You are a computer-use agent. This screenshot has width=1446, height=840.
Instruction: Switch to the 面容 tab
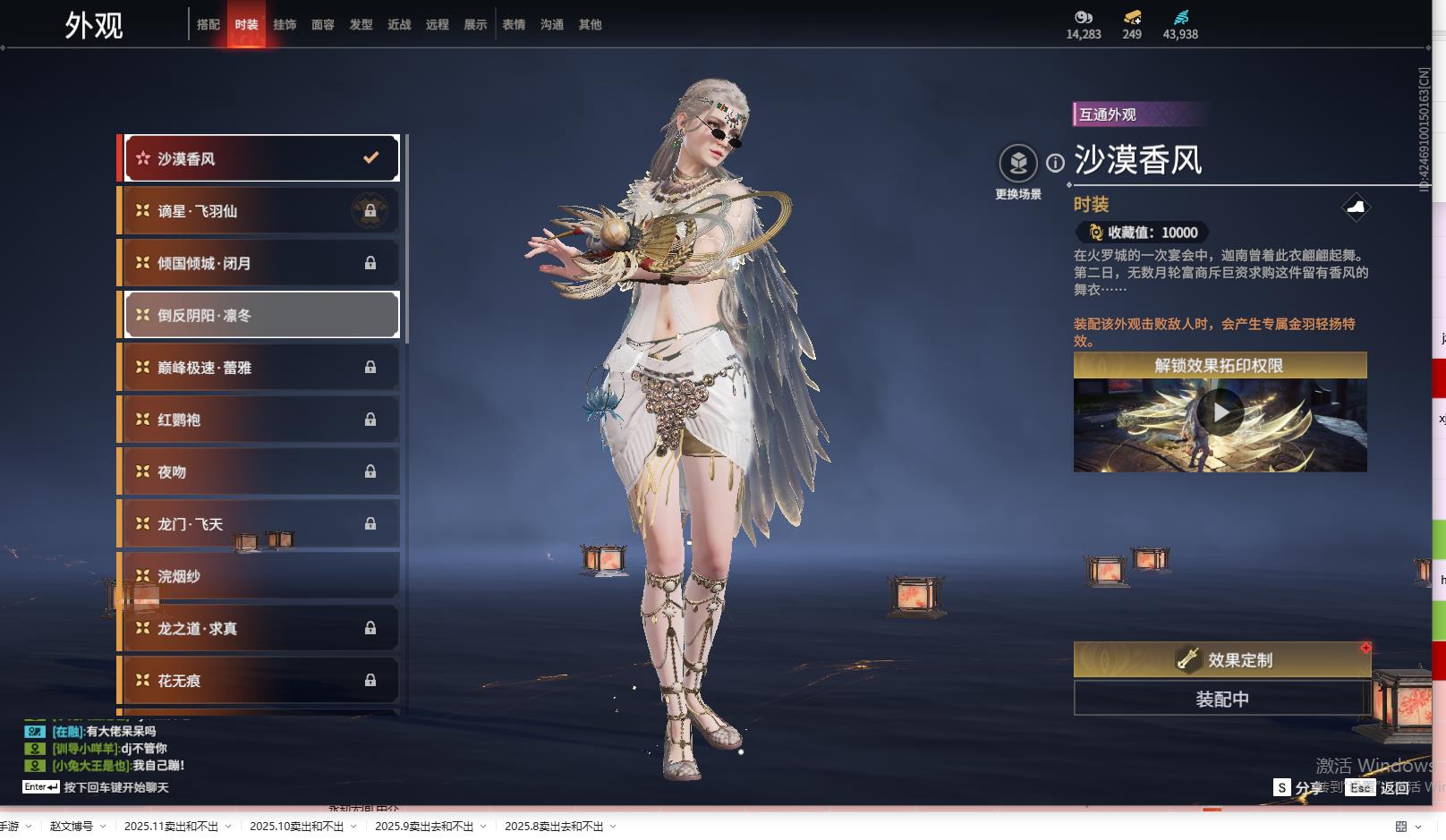[323, 25]
